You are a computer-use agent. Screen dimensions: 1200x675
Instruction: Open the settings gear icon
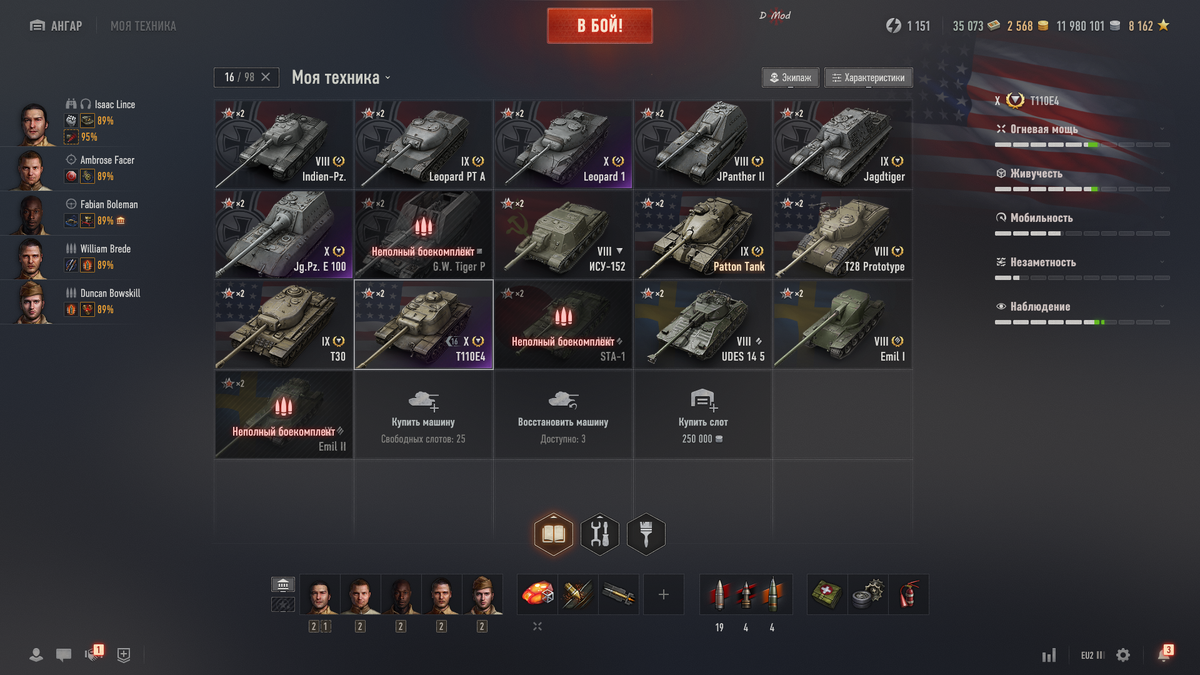[x=1123, y=655]
